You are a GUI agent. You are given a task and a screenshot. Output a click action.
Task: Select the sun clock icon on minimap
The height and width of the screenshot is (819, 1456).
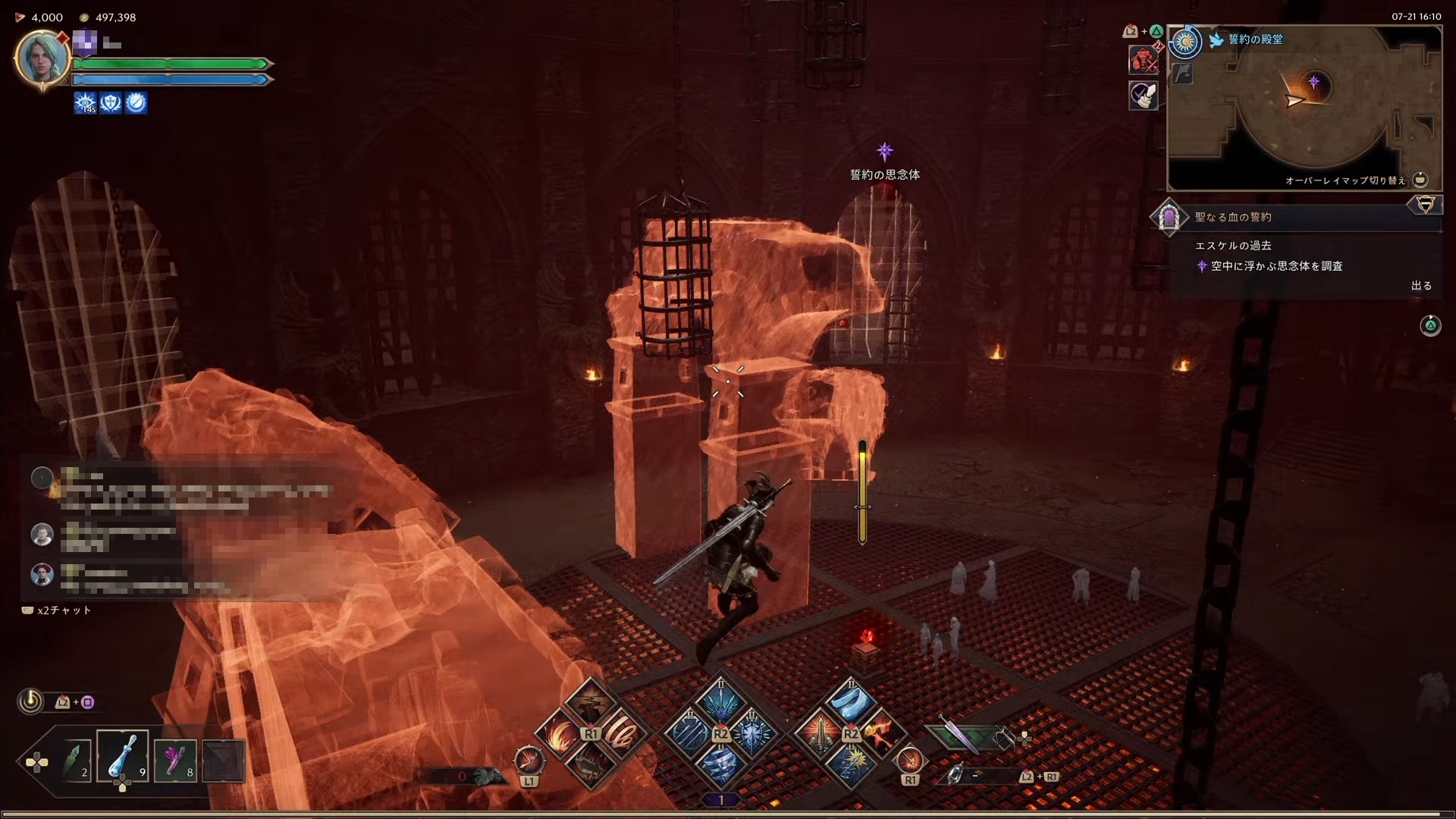click(1185, 42)
